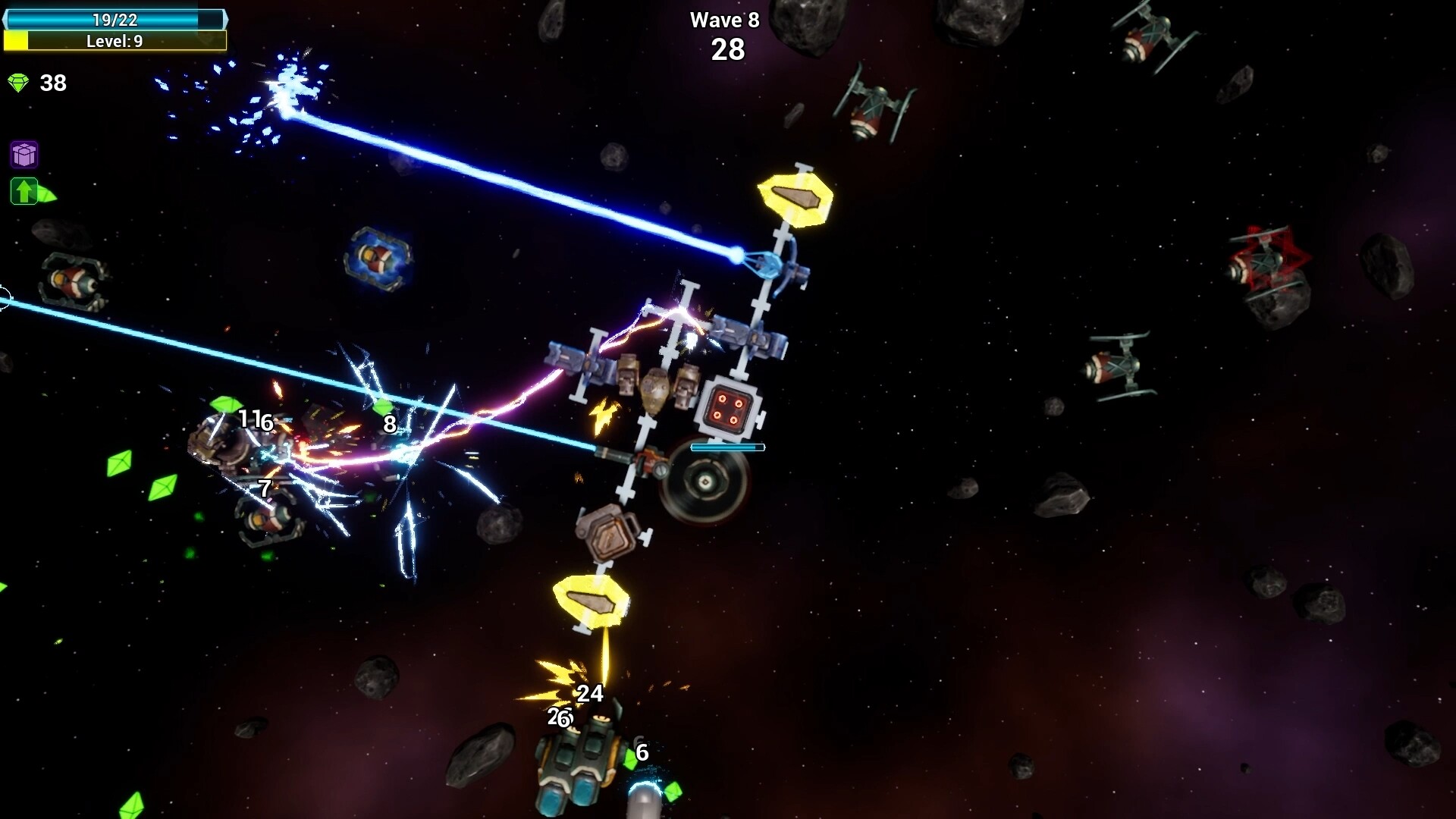The width and height of the screenshot is (1456, 819).
Task: Open the Wave 28 countdown timer
Action: click(730, 49)
